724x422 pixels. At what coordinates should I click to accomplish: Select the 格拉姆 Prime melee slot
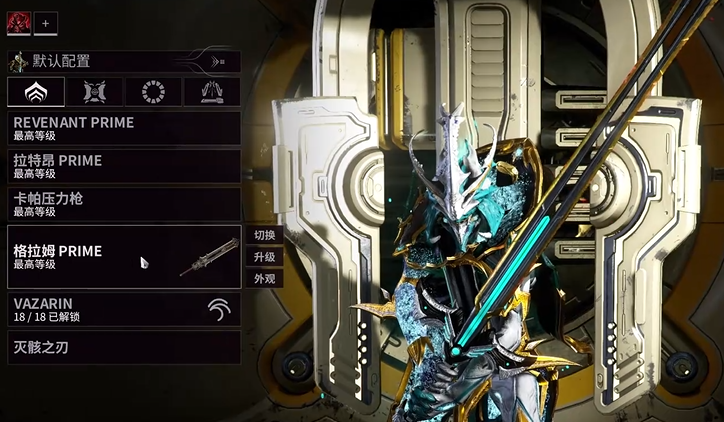pos(123,257)
